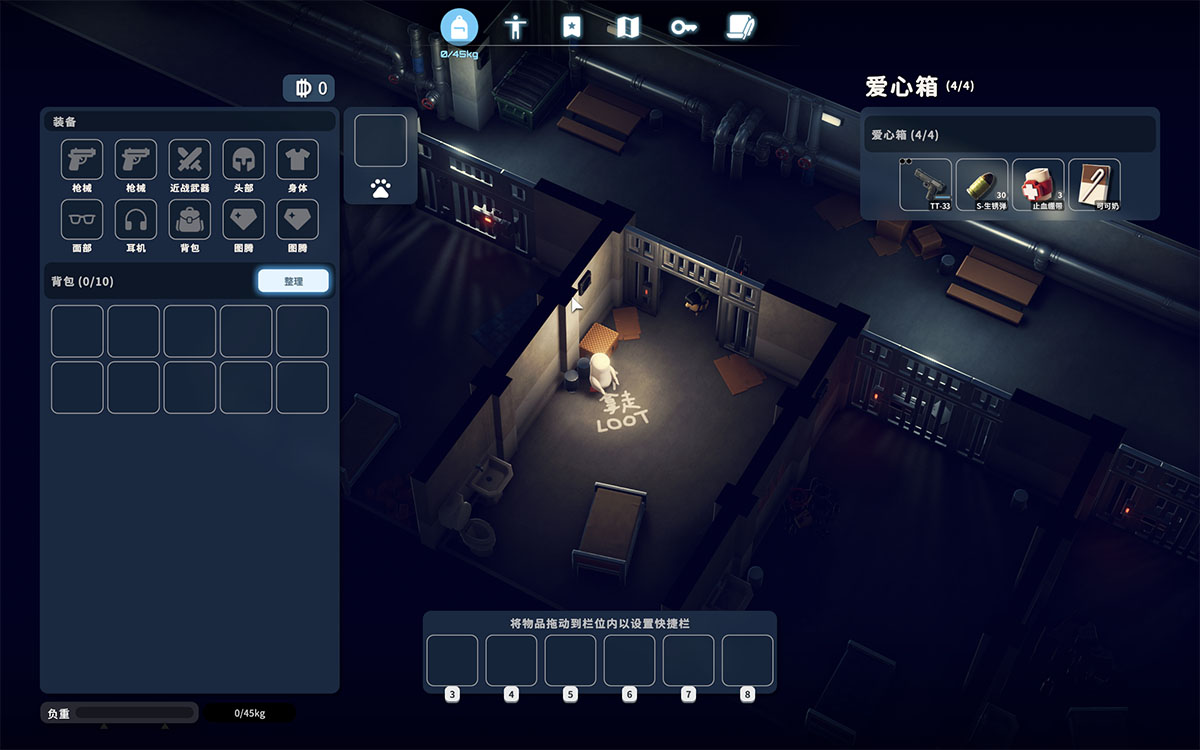Open the backpack inventory tab

[x=459, y=27]
